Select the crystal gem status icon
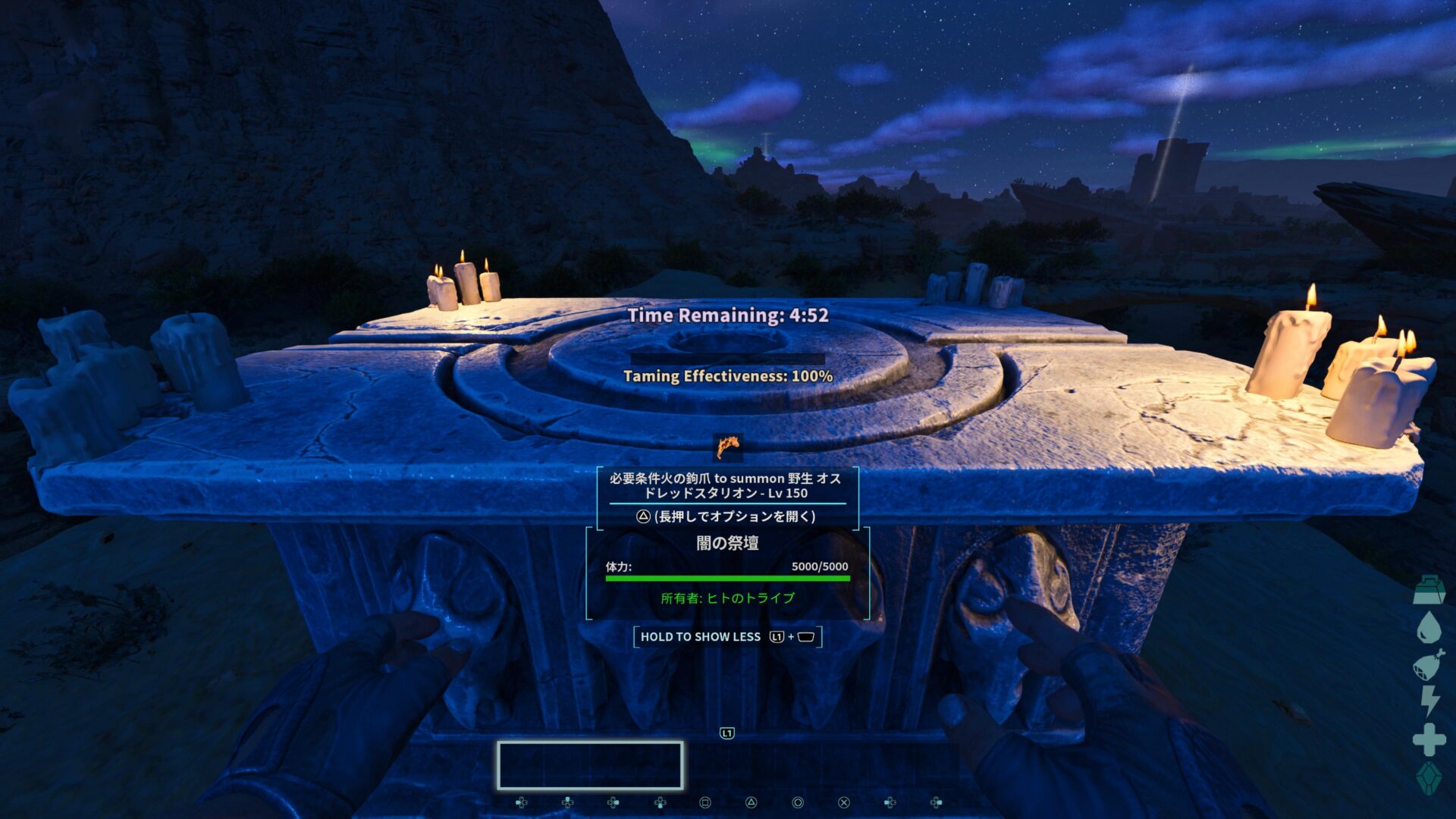This screenshot has width=1456, height=819. [1429, 778]
